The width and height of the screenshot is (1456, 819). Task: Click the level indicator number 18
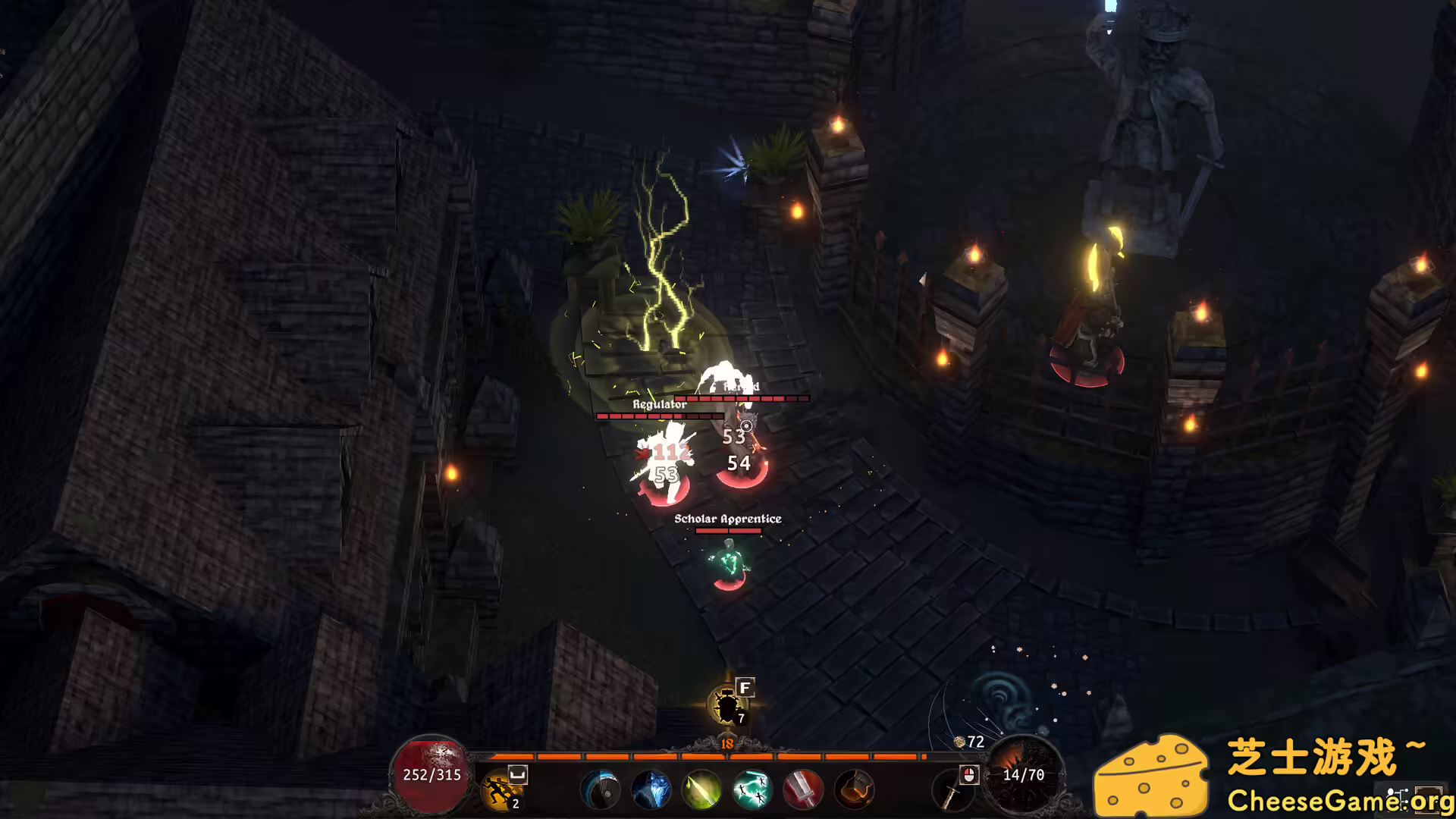point(728,743)
